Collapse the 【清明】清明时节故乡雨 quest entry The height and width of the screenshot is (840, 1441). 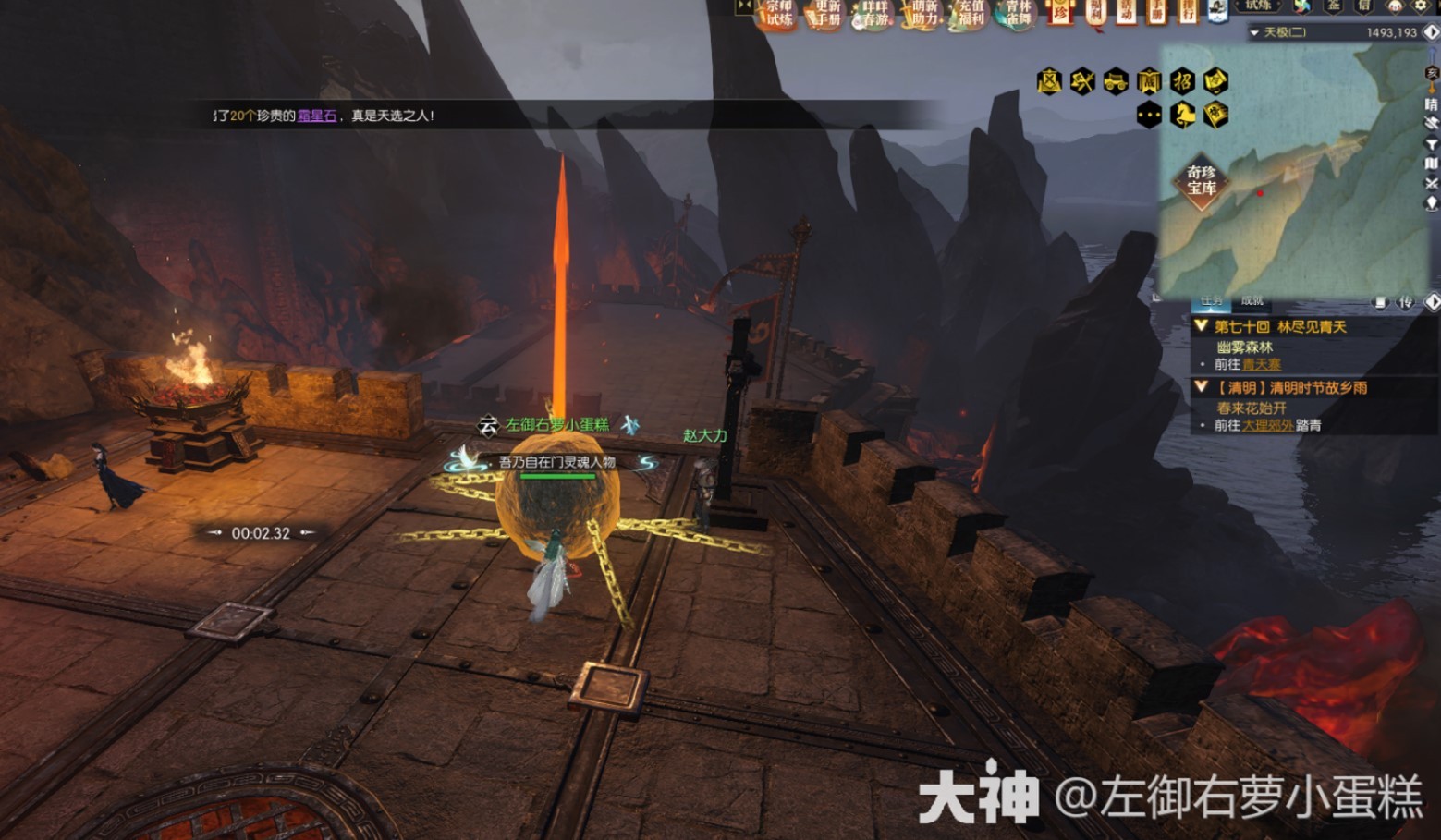(x=1200, y=386)
